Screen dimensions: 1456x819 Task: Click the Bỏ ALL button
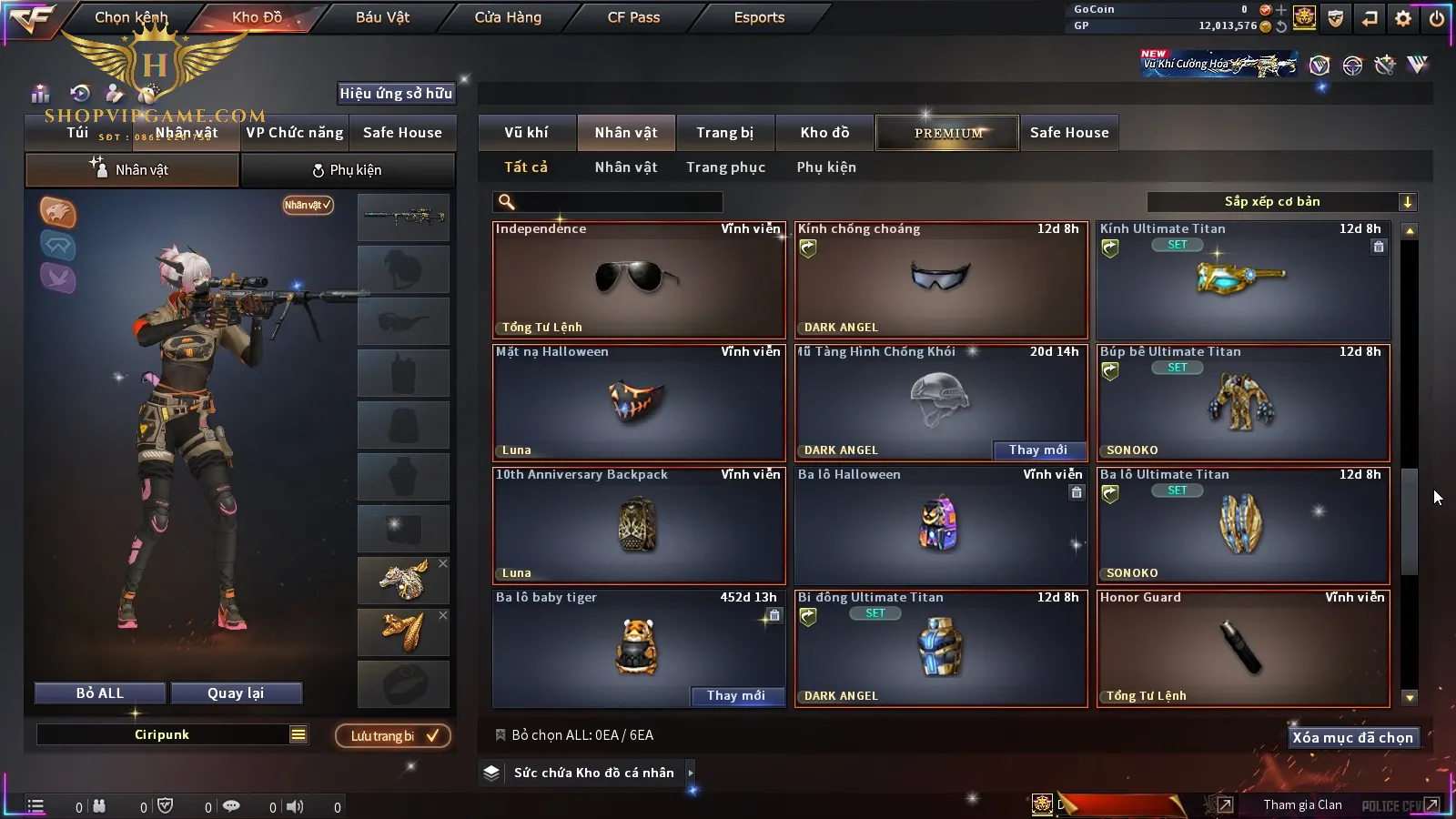pos(100,693)
